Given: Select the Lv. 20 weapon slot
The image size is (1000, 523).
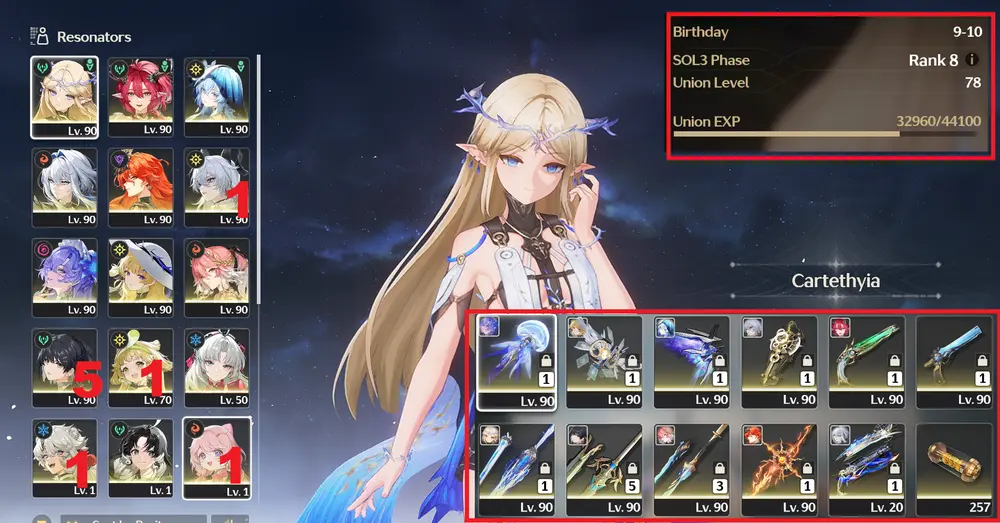Looking at the screenshot, I should click(x=865, y=468).
